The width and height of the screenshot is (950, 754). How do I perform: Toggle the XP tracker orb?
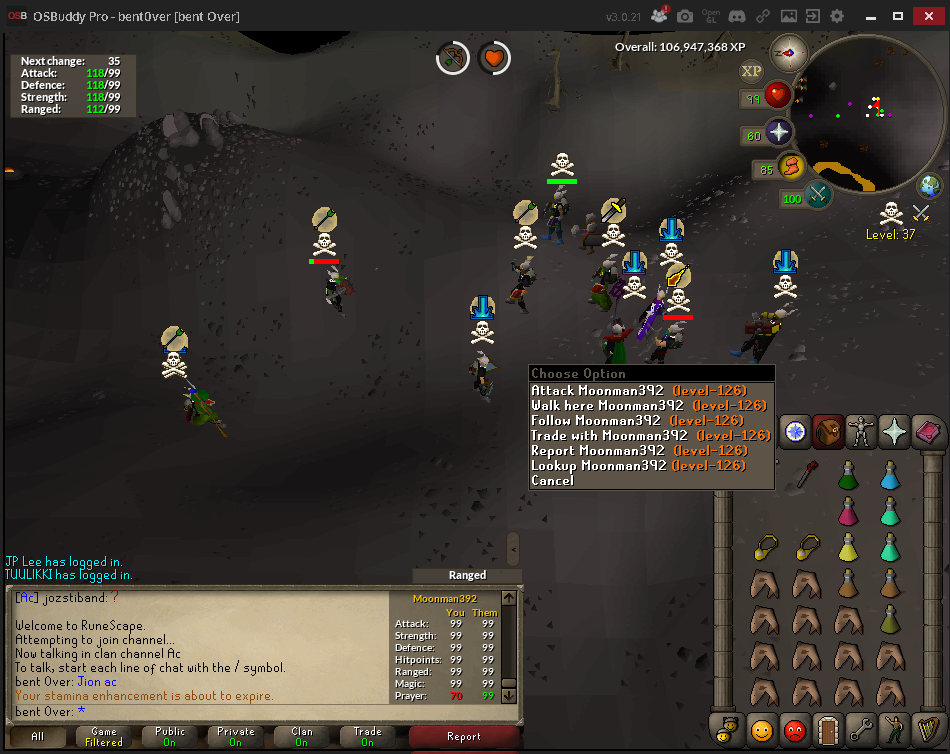coord(751,71)
